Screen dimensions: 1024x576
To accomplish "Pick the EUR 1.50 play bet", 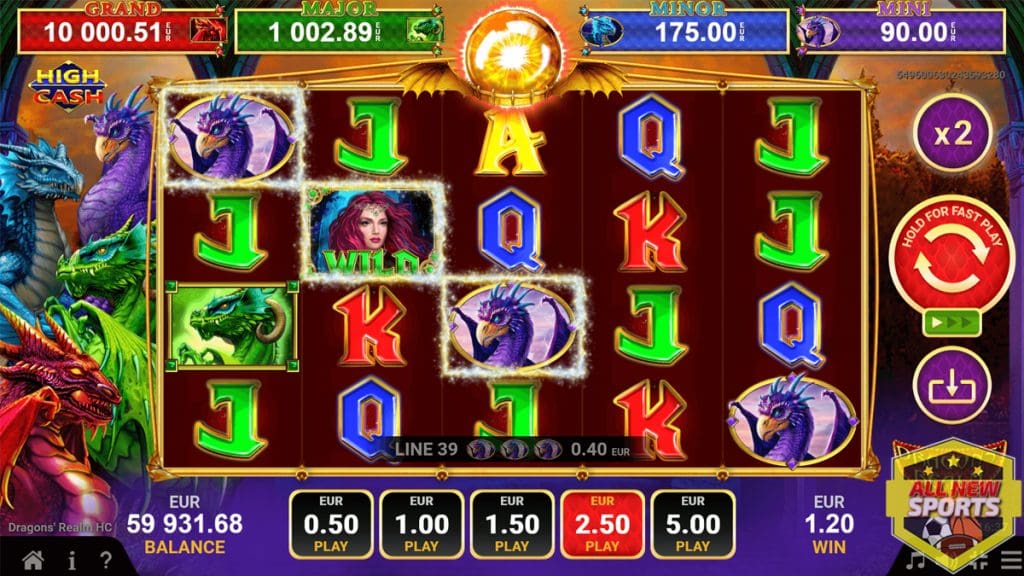I will point(512,524).
